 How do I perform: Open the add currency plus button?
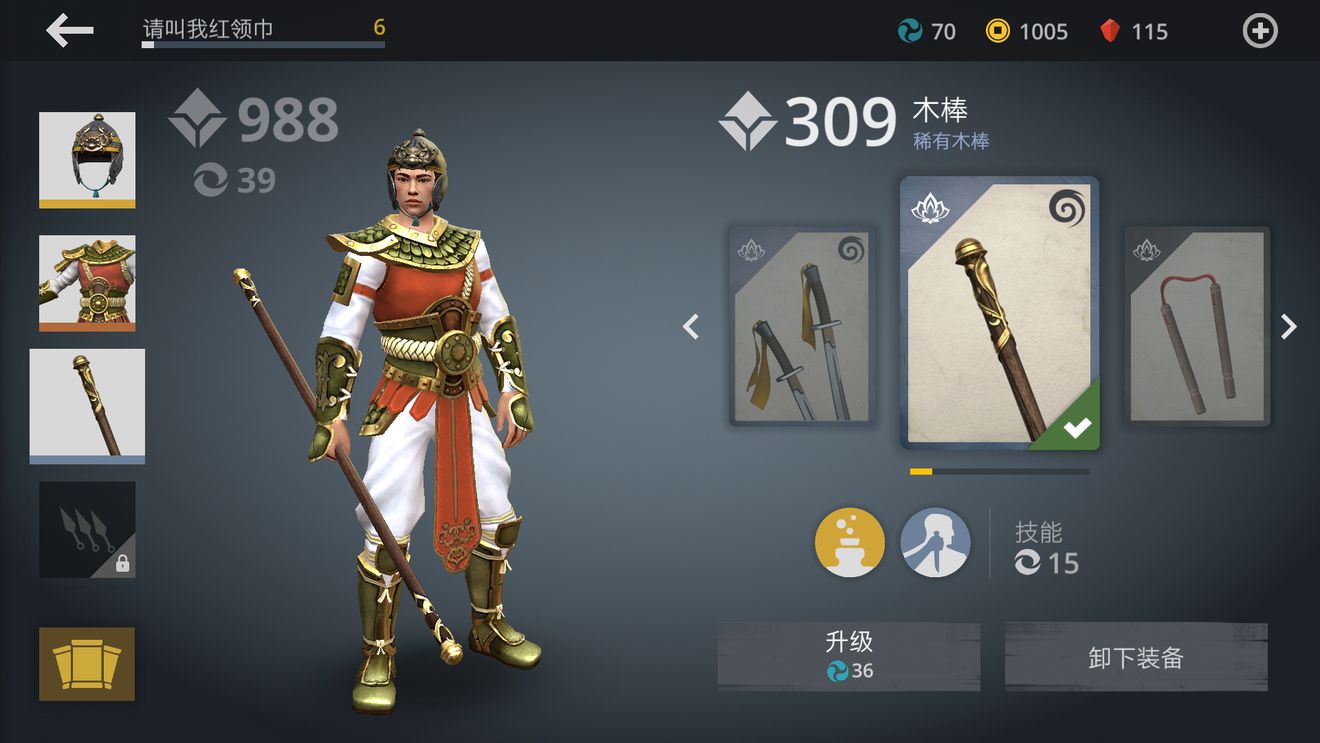click(x=1259, y=31)
